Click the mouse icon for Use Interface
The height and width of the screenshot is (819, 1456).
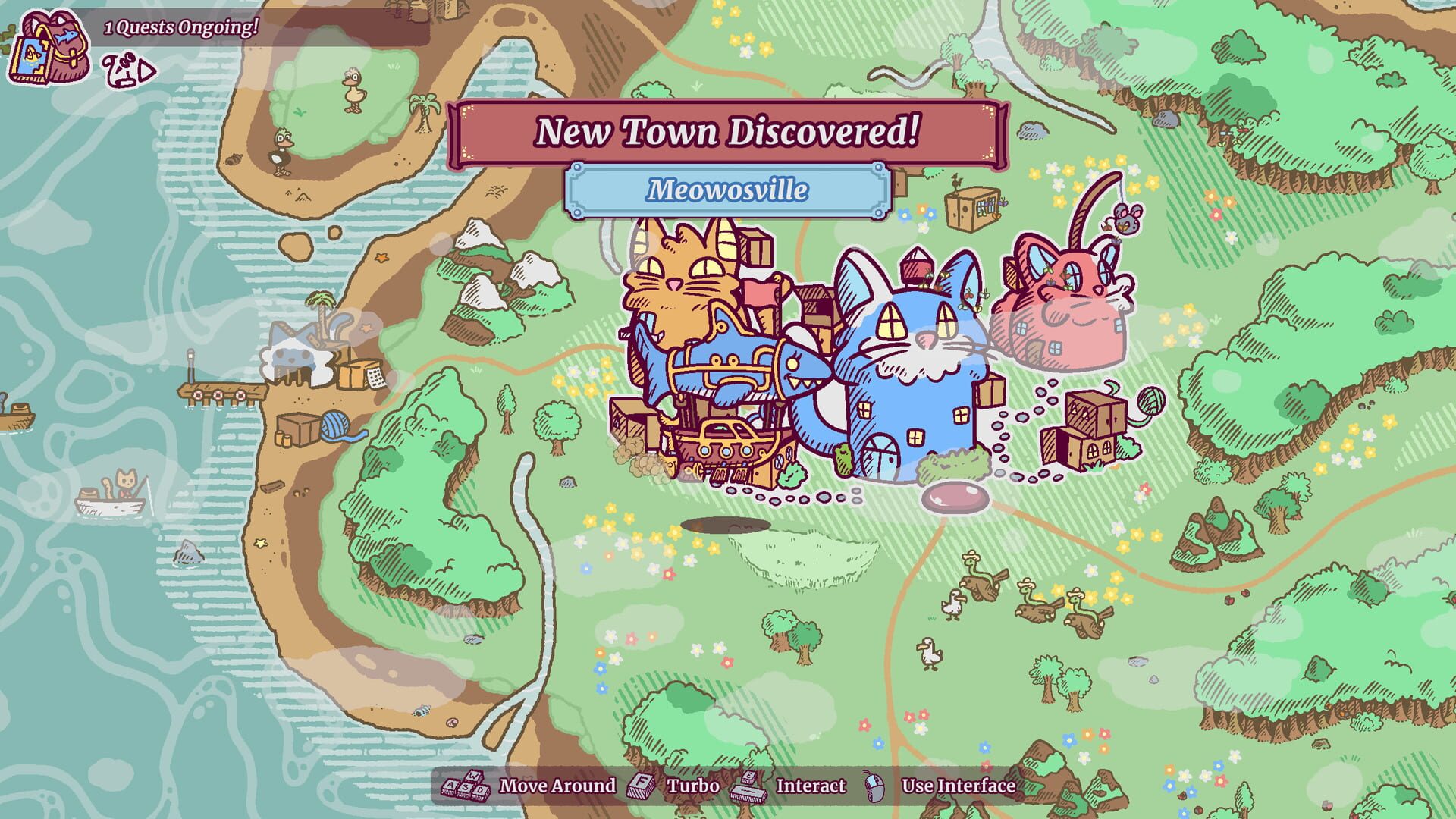point(874,786)
